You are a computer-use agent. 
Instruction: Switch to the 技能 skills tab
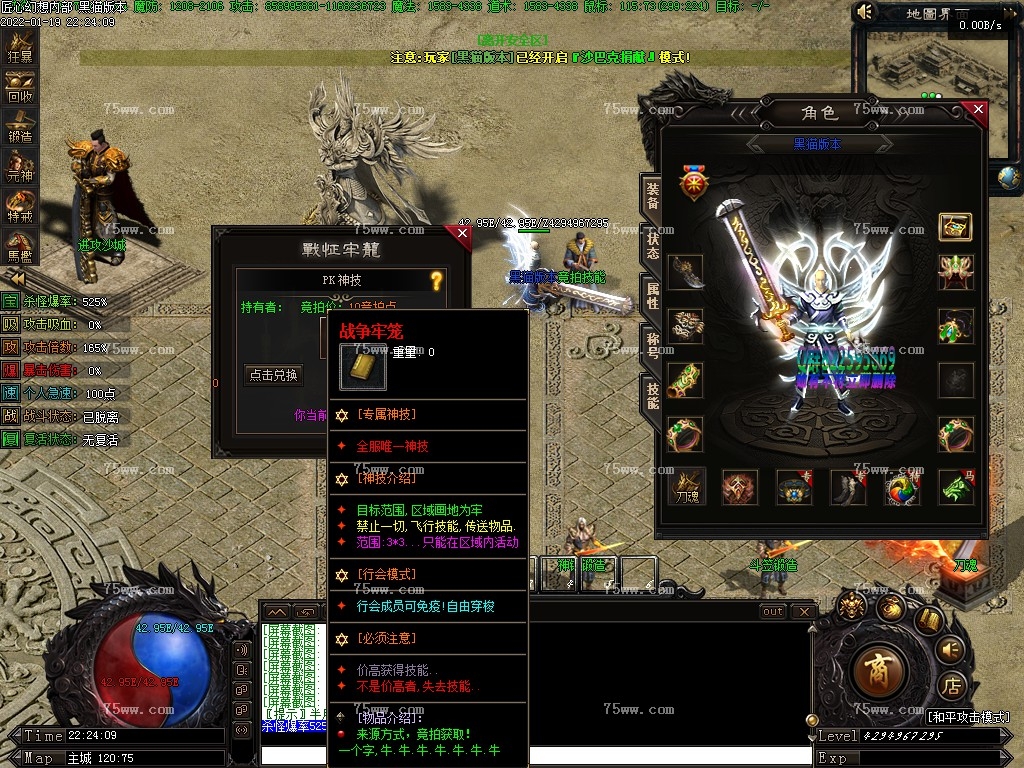click(652, 397)
